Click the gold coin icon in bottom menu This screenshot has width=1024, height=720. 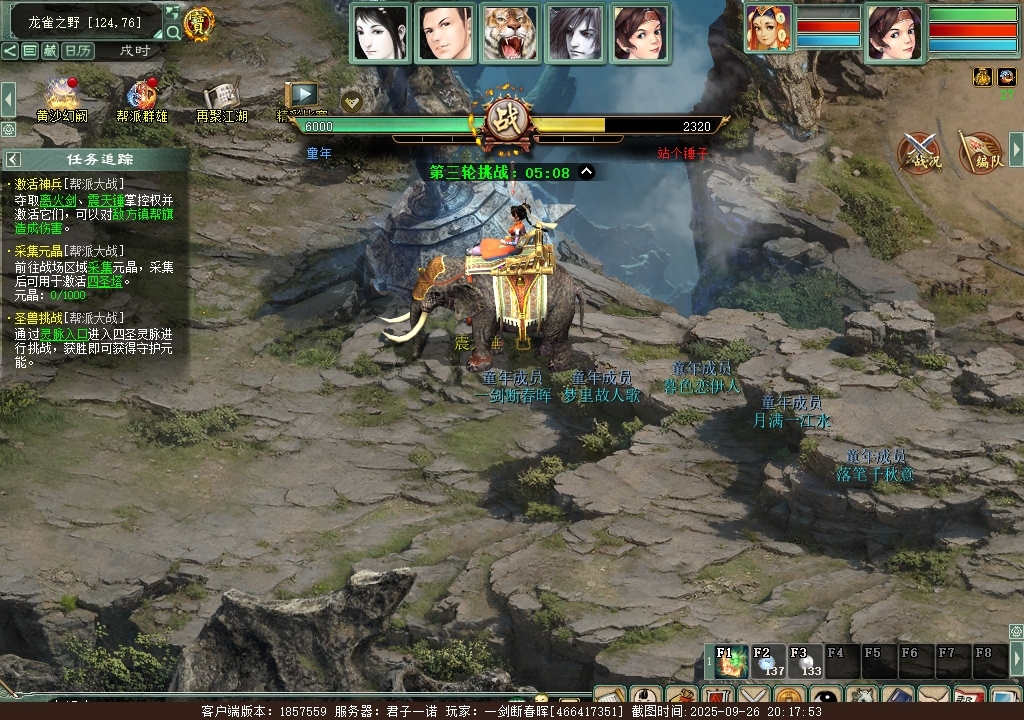coord(790,698)
